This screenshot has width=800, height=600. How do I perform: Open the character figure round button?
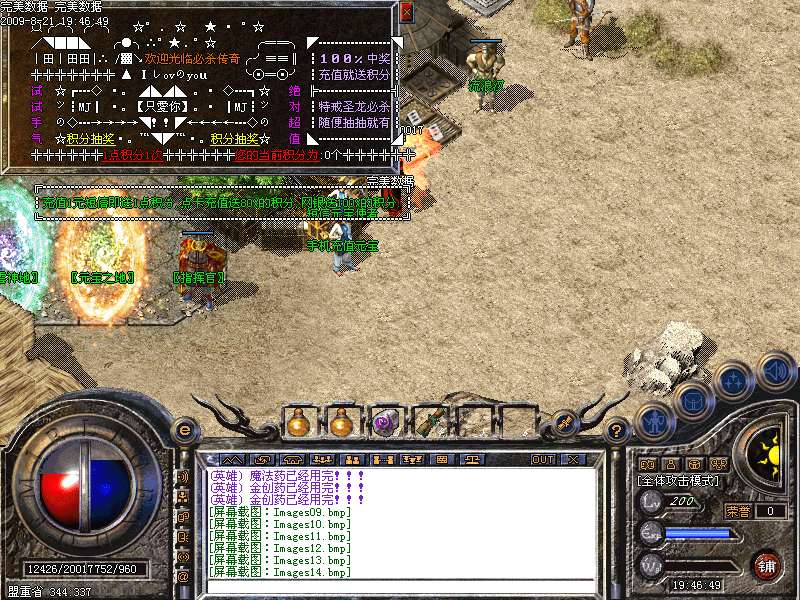click(652, 420)
